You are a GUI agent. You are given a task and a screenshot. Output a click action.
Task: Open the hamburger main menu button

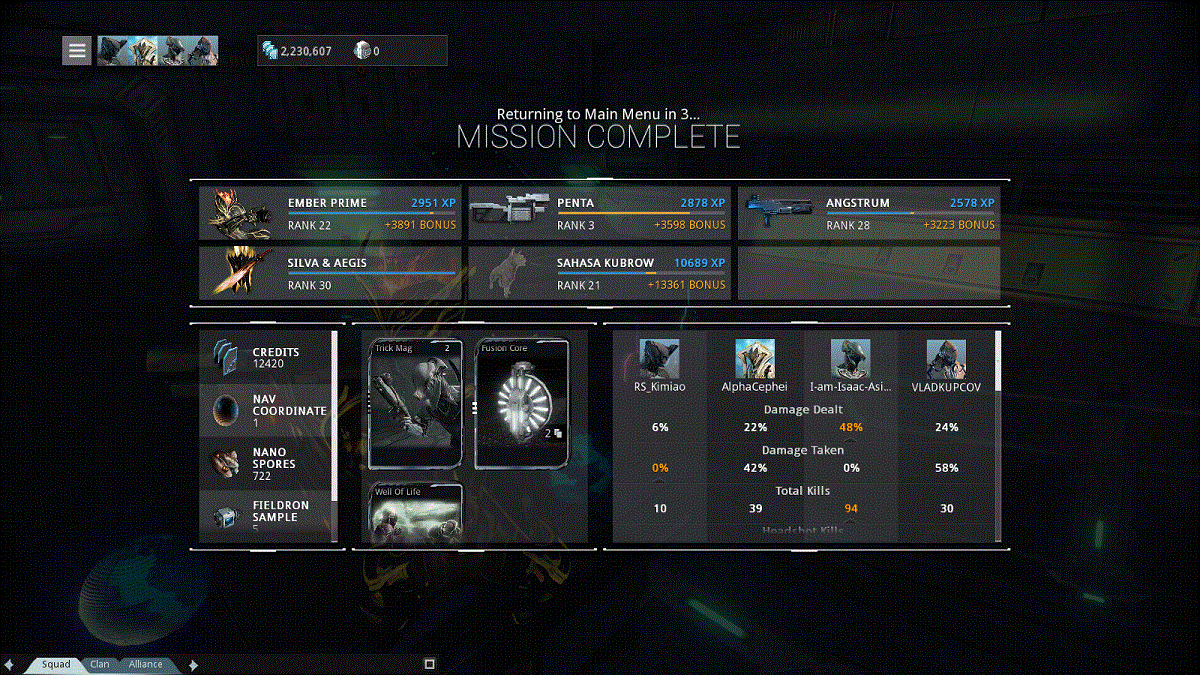click(77, 51)
